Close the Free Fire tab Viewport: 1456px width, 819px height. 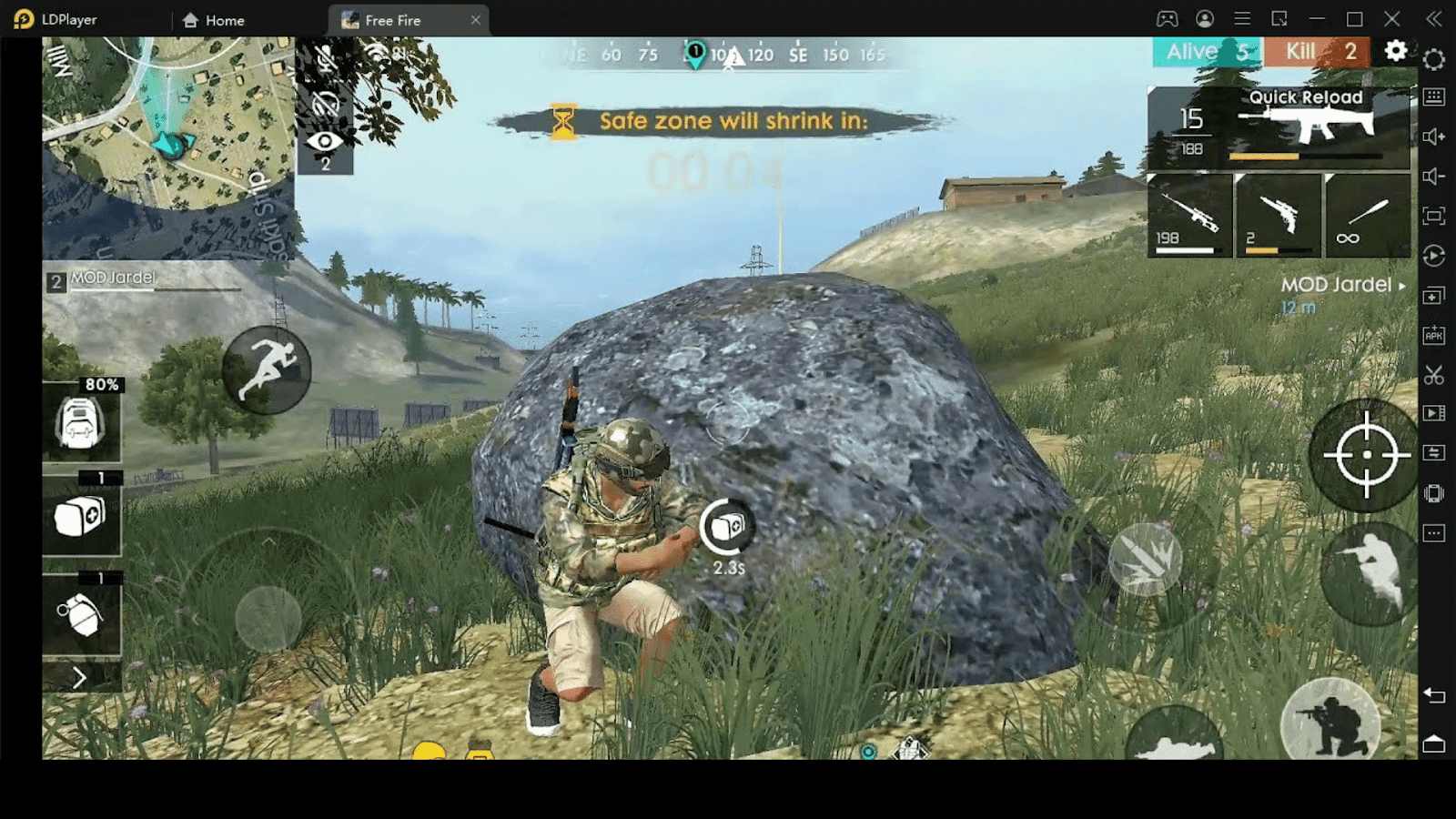pos(475,20)
